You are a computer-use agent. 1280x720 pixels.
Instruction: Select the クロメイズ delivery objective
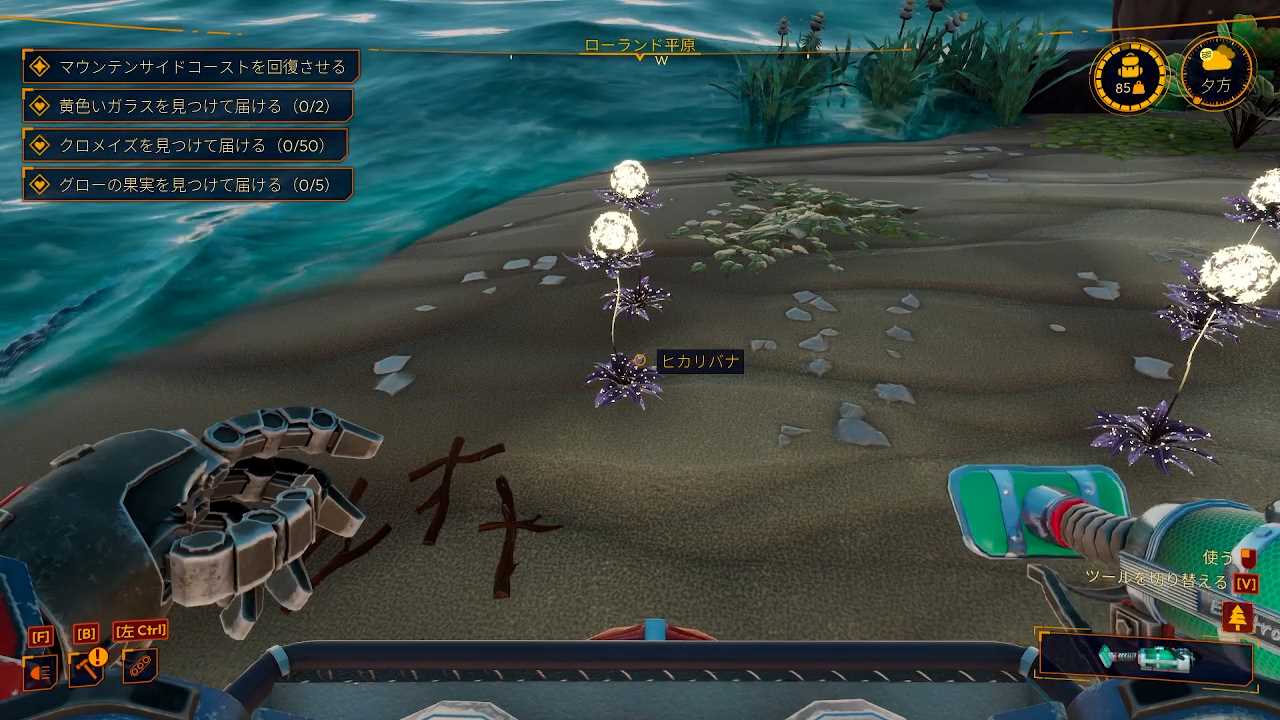pyautogui.click(x=185, y=145)
